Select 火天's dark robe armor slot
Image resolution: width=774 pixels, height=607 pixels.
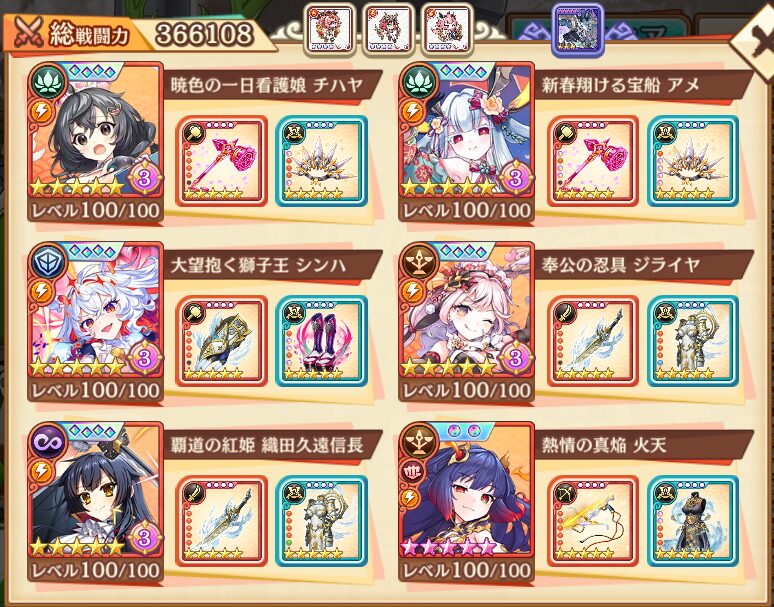(x=692, y=521)
